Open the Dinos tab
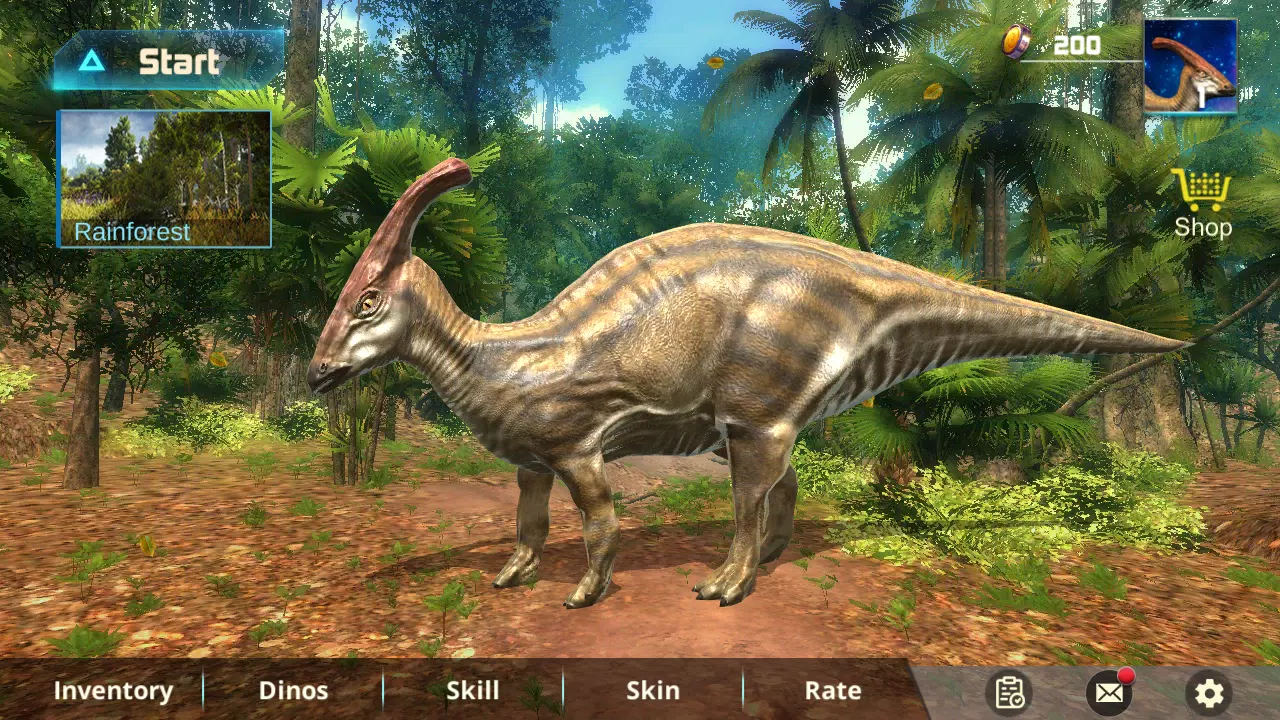This screenshot has width=1280, height=720. coord(293,690)
